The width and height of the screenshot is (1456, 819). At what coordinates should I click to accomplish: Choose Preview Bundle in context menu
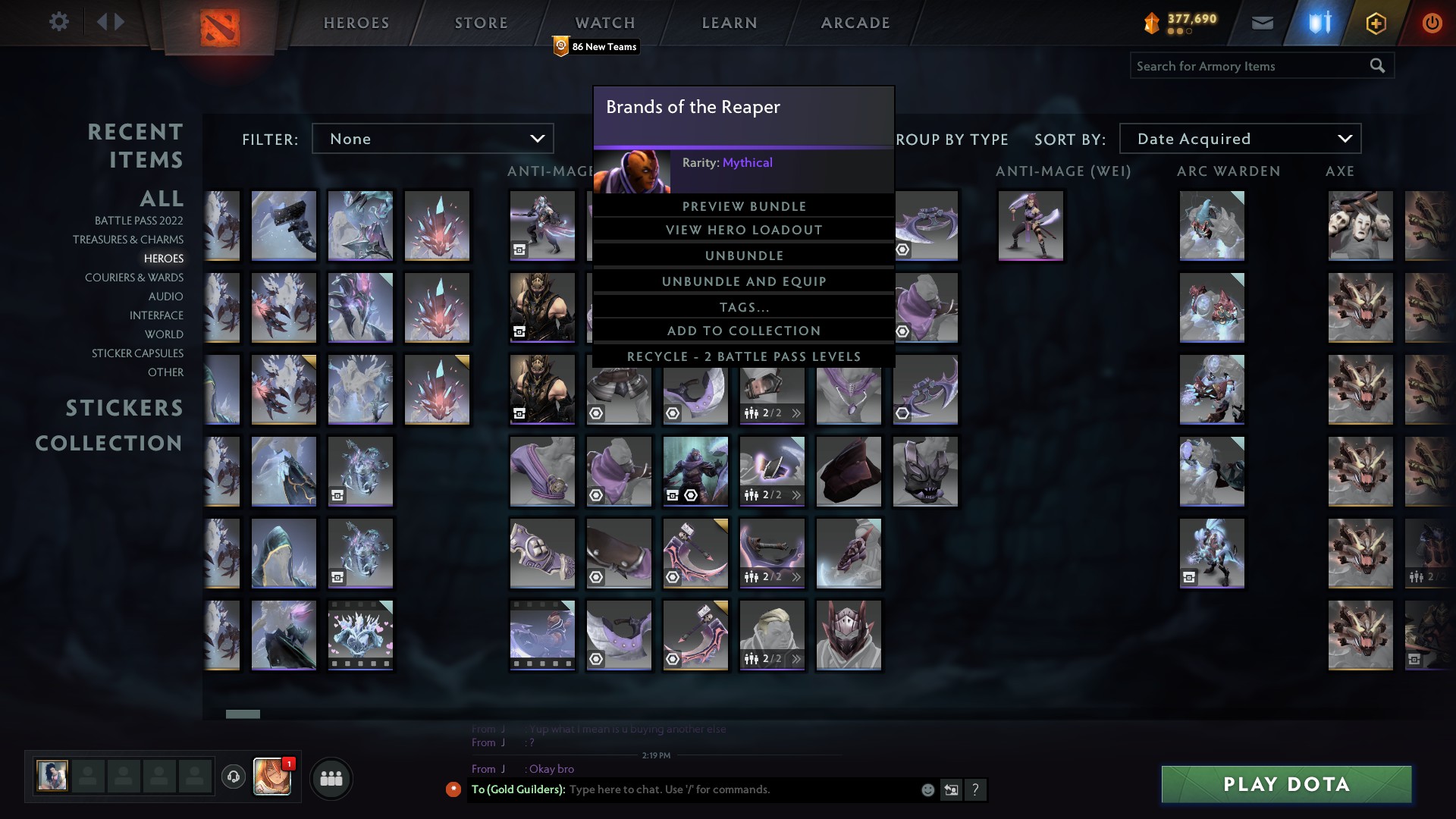743,206
